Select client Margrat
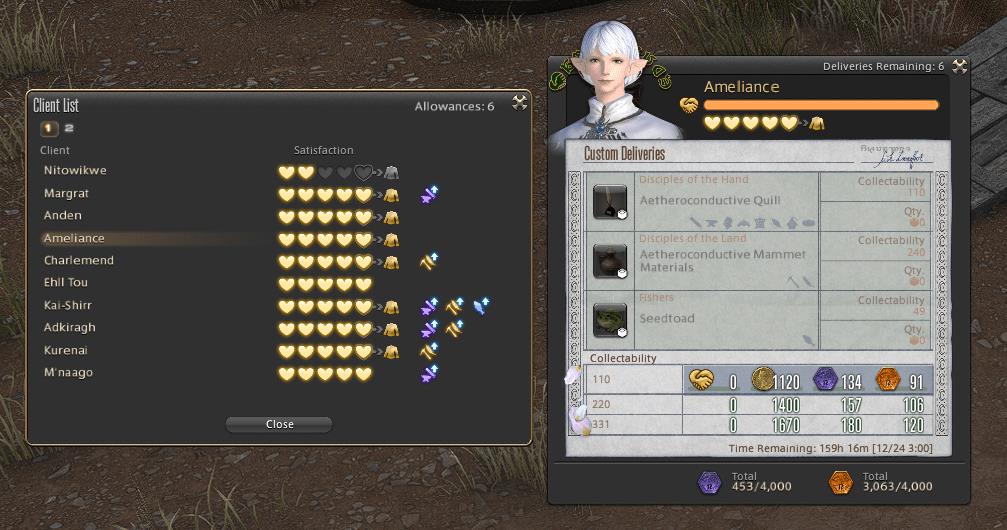 [x=66, y=193]
